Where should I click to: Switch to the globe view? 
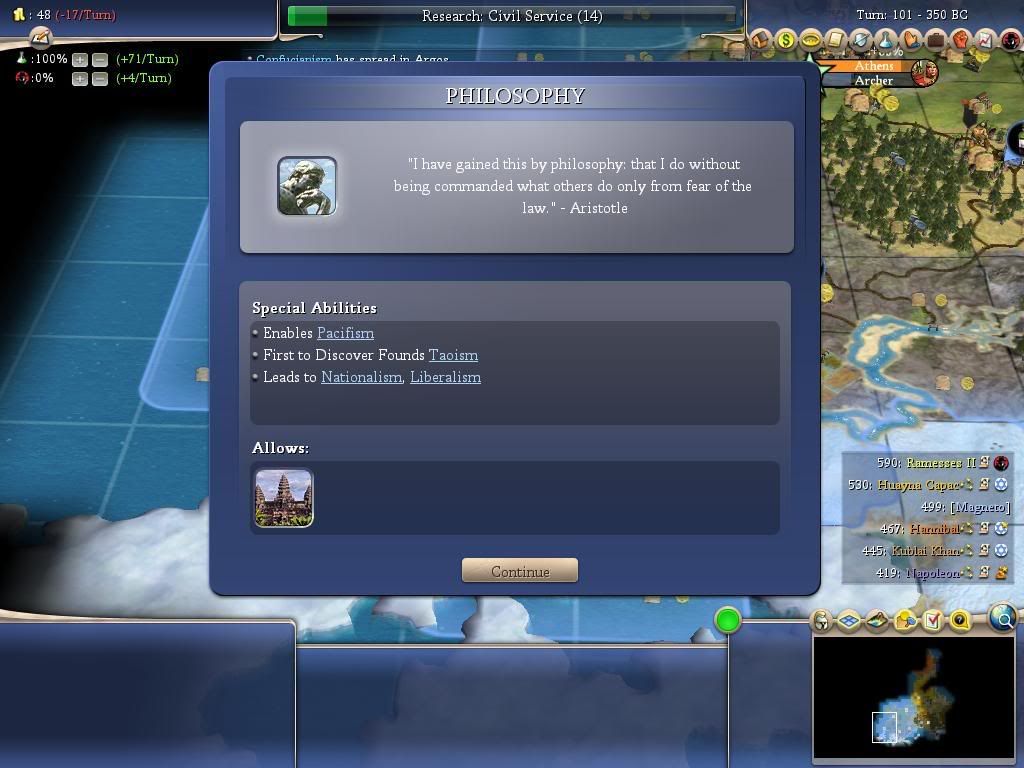click(1003, 619)
